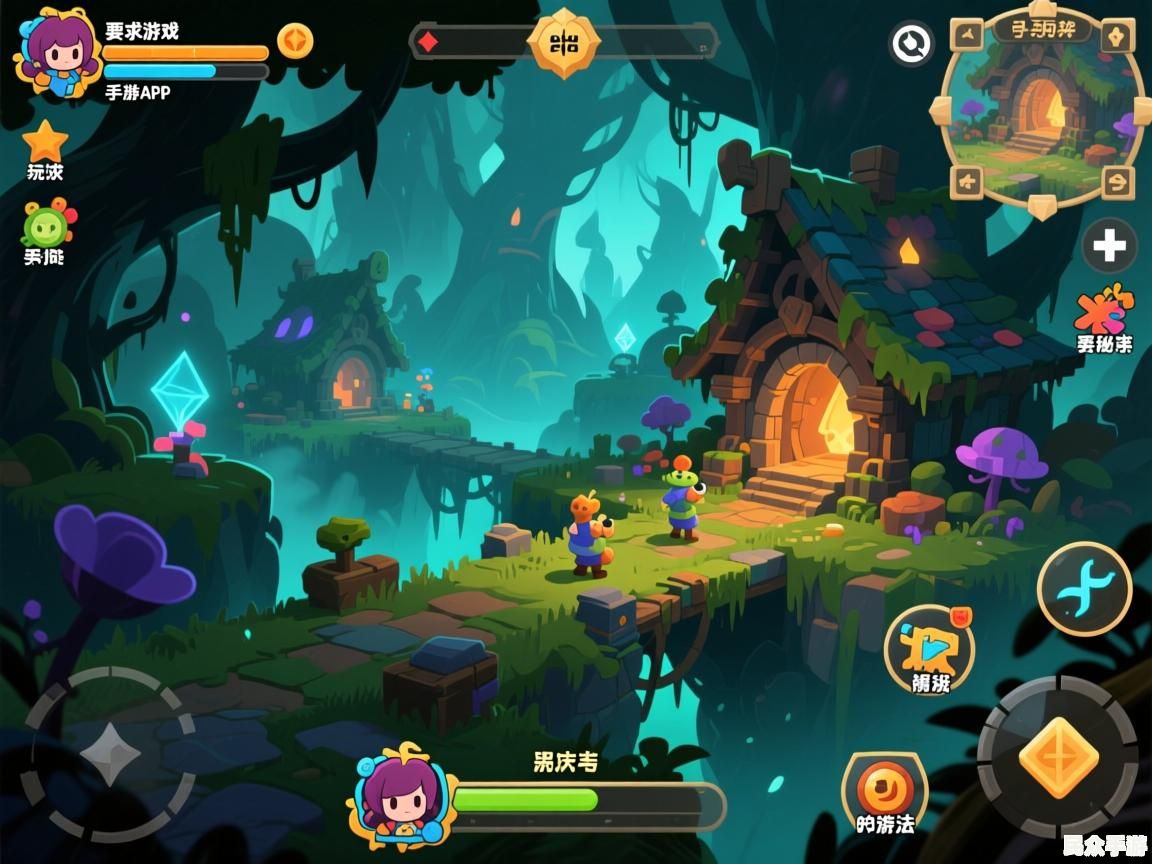Tap the white plus button below the minimap
1152x864 pixels.
[1109, 246]
